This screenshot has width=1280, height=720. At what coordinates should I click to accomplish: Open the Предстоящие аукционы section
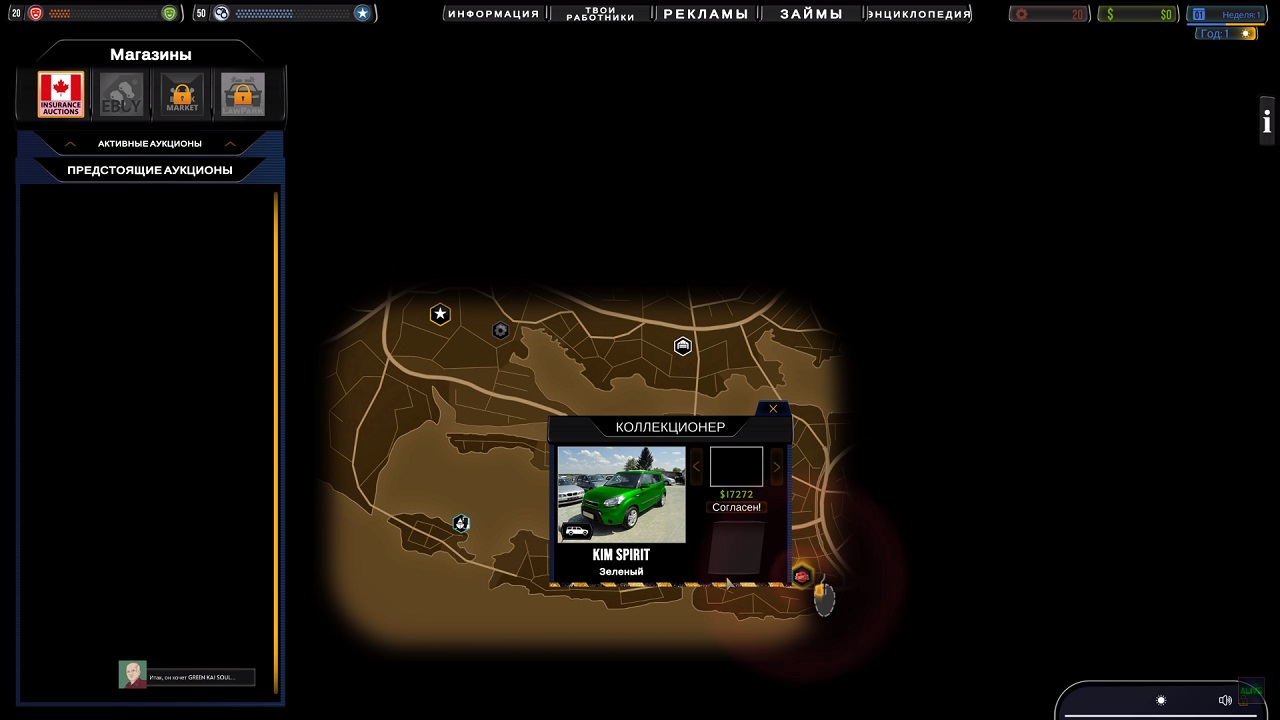(150, 170)
